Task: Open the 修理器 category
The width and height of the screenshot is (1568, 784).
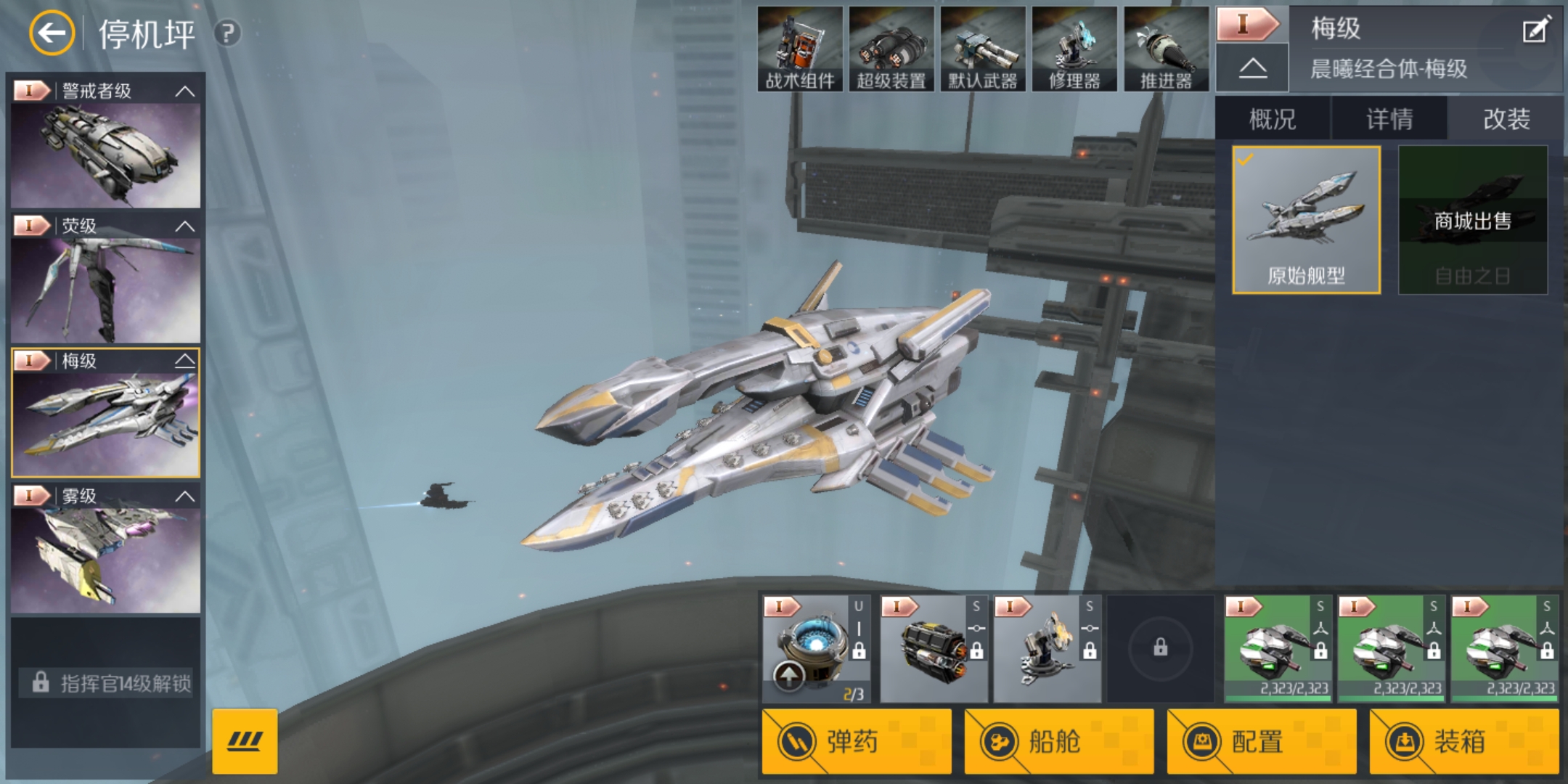Action: (x=1074, y=49)
